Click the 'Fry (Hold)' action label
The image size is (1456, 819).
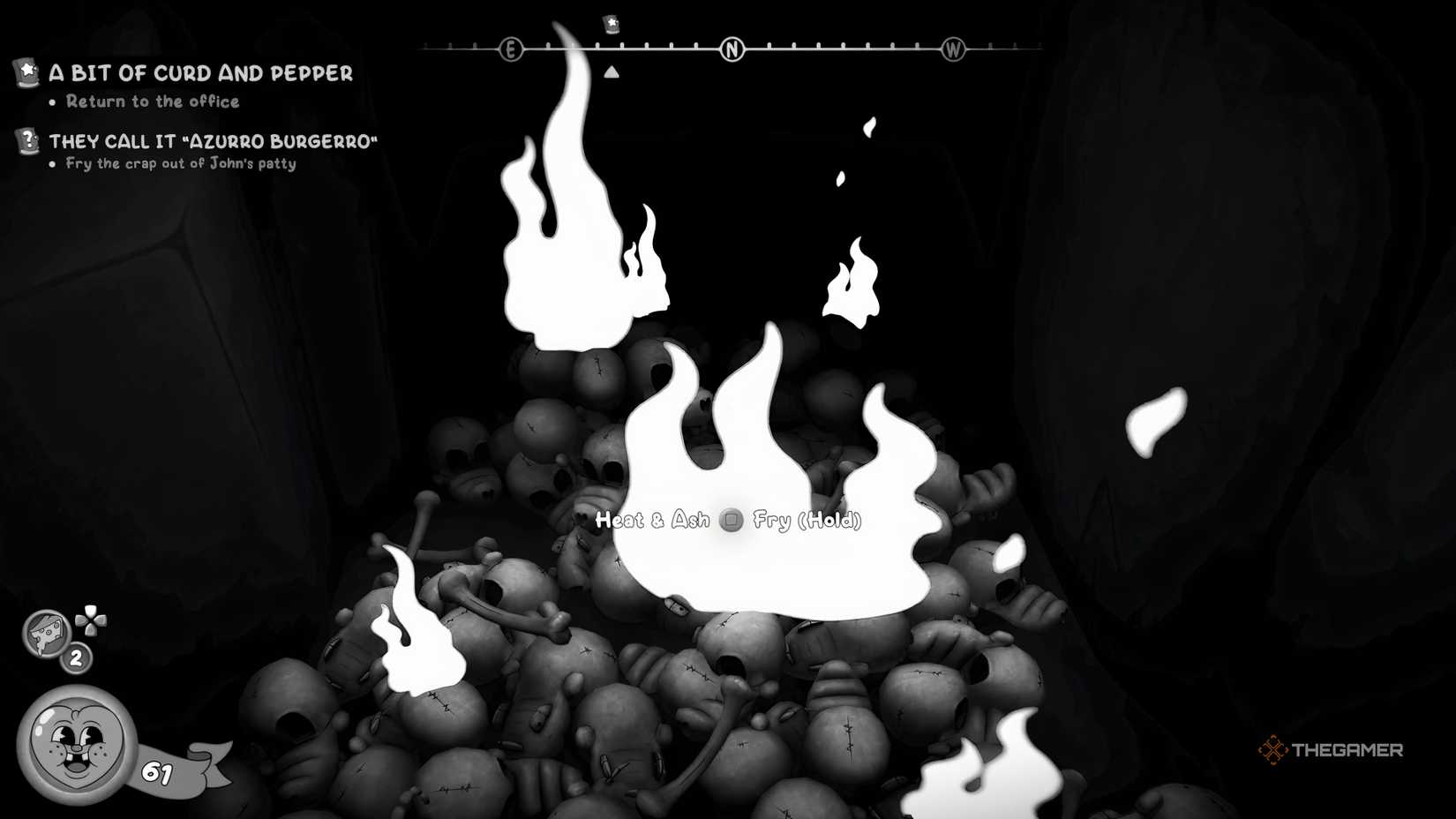807,522
